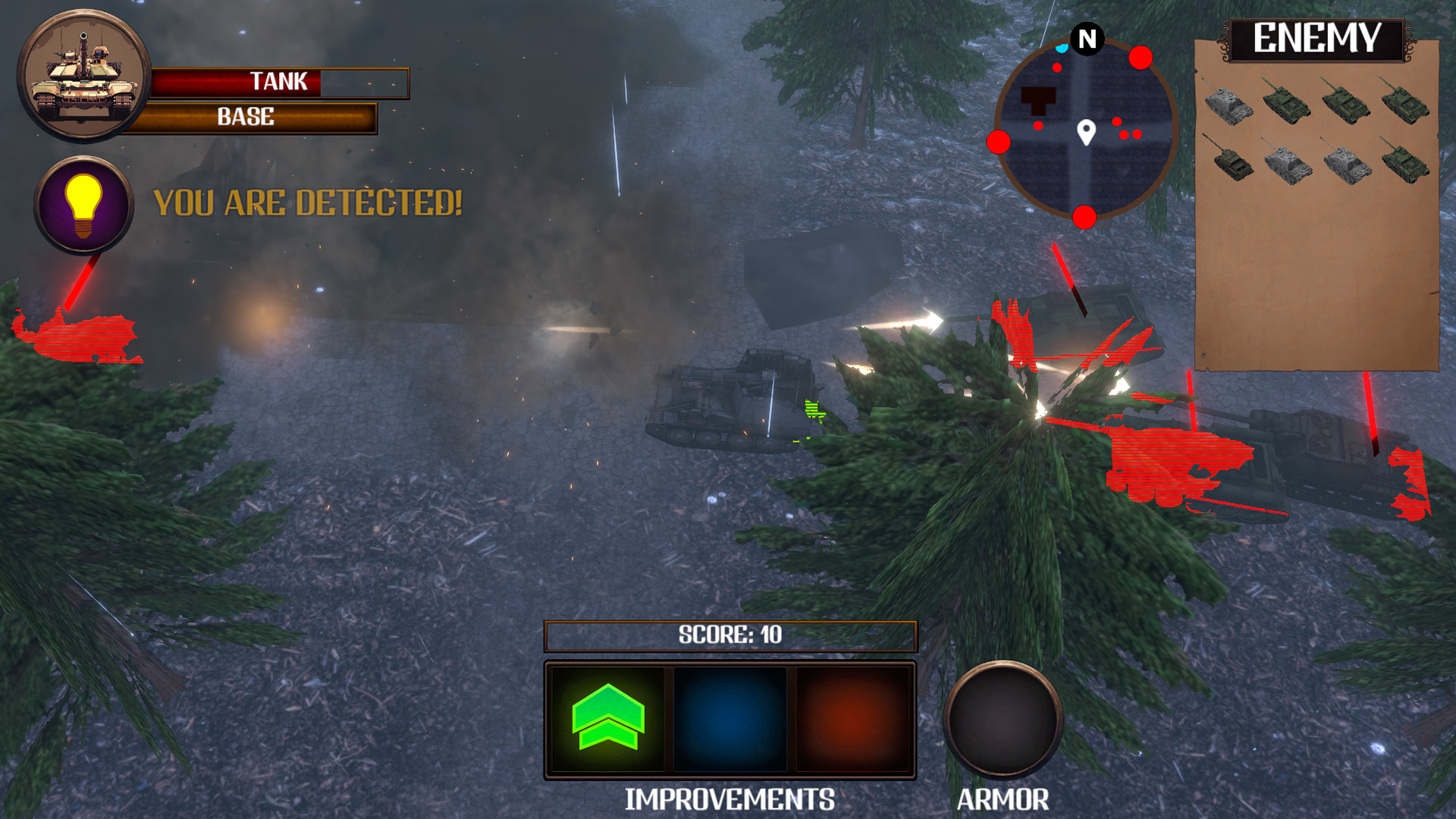Click the minimap north compass marker

click(x=1087, y=39)
